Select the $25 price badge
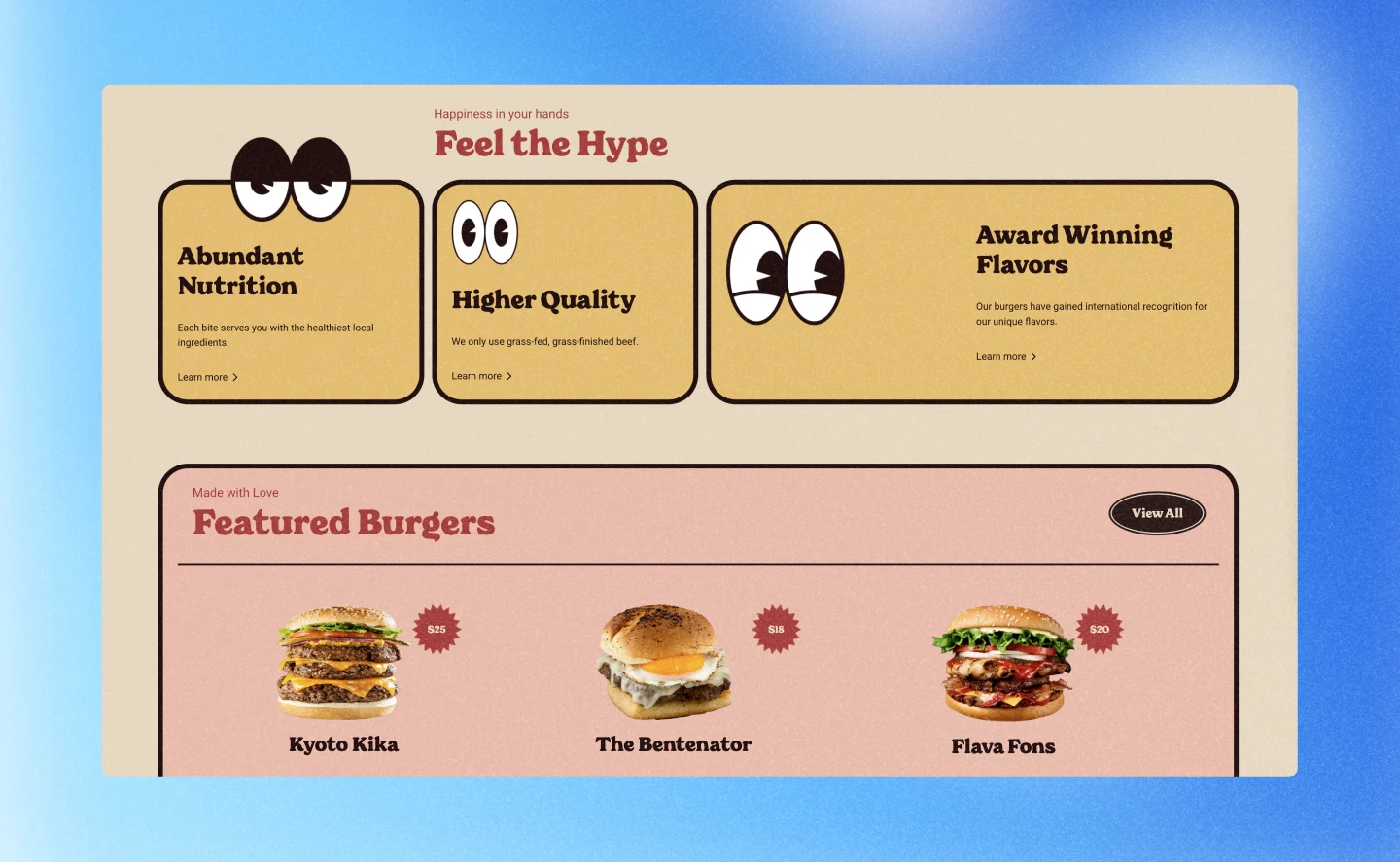 pos(435,629)
